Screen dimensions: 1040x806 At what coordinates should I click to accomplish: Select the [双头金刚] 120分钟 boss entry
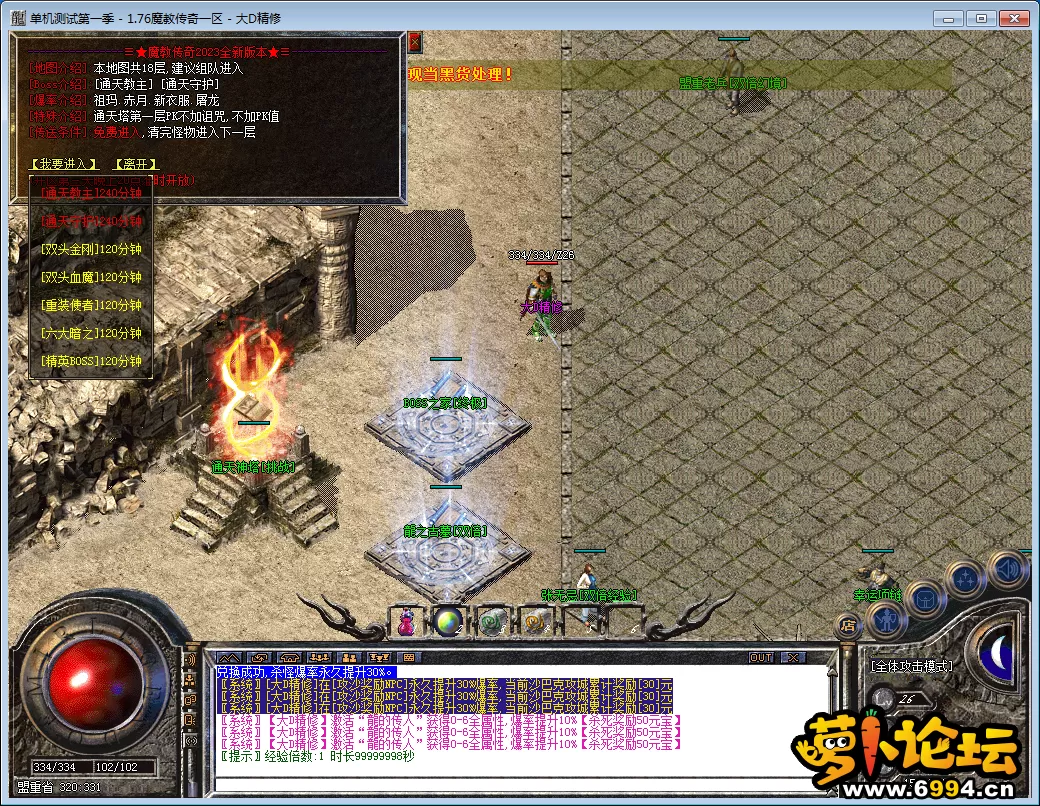(92, 249)
